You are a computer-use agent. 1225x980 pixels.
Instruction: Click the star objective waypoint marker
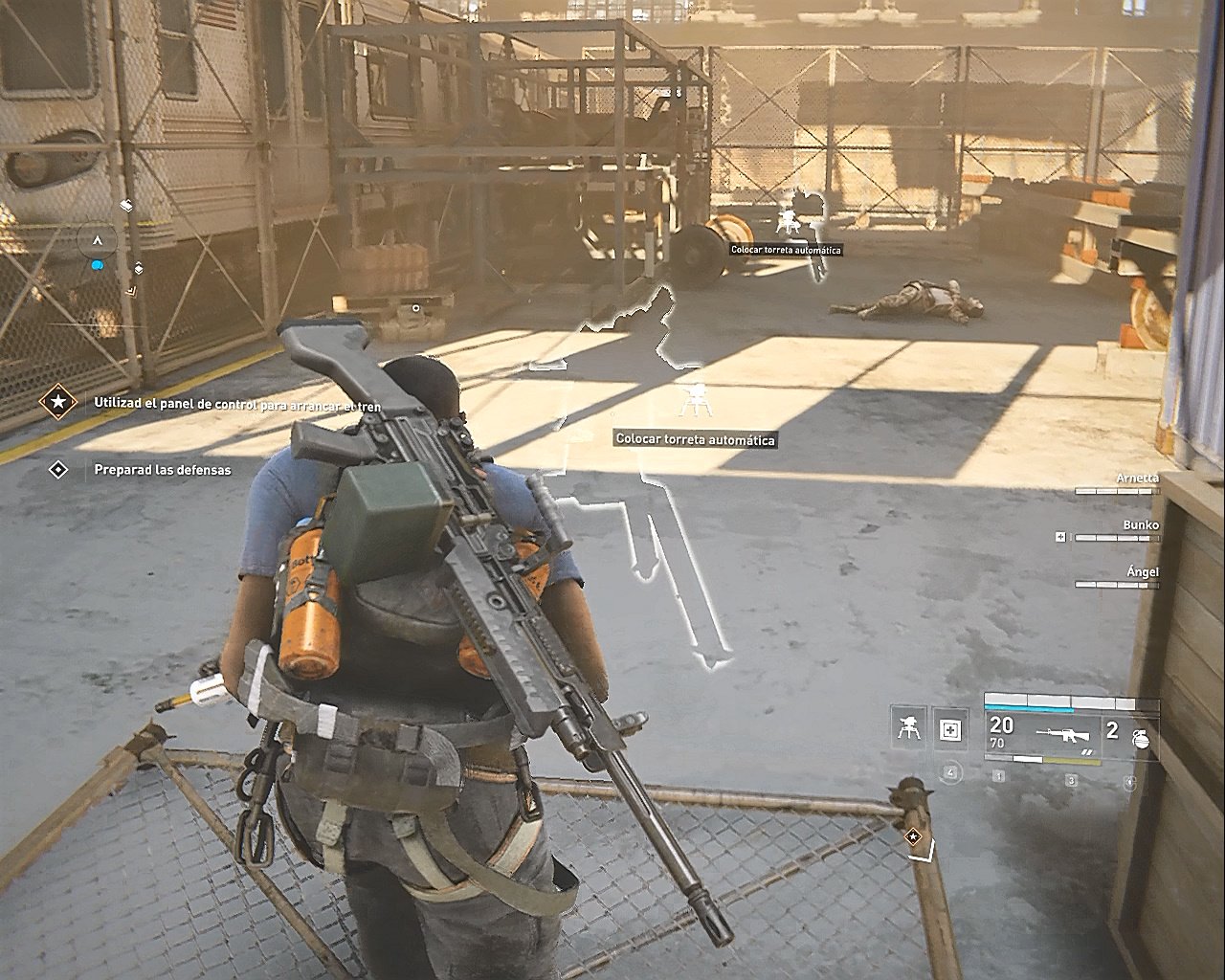[914, 838]
